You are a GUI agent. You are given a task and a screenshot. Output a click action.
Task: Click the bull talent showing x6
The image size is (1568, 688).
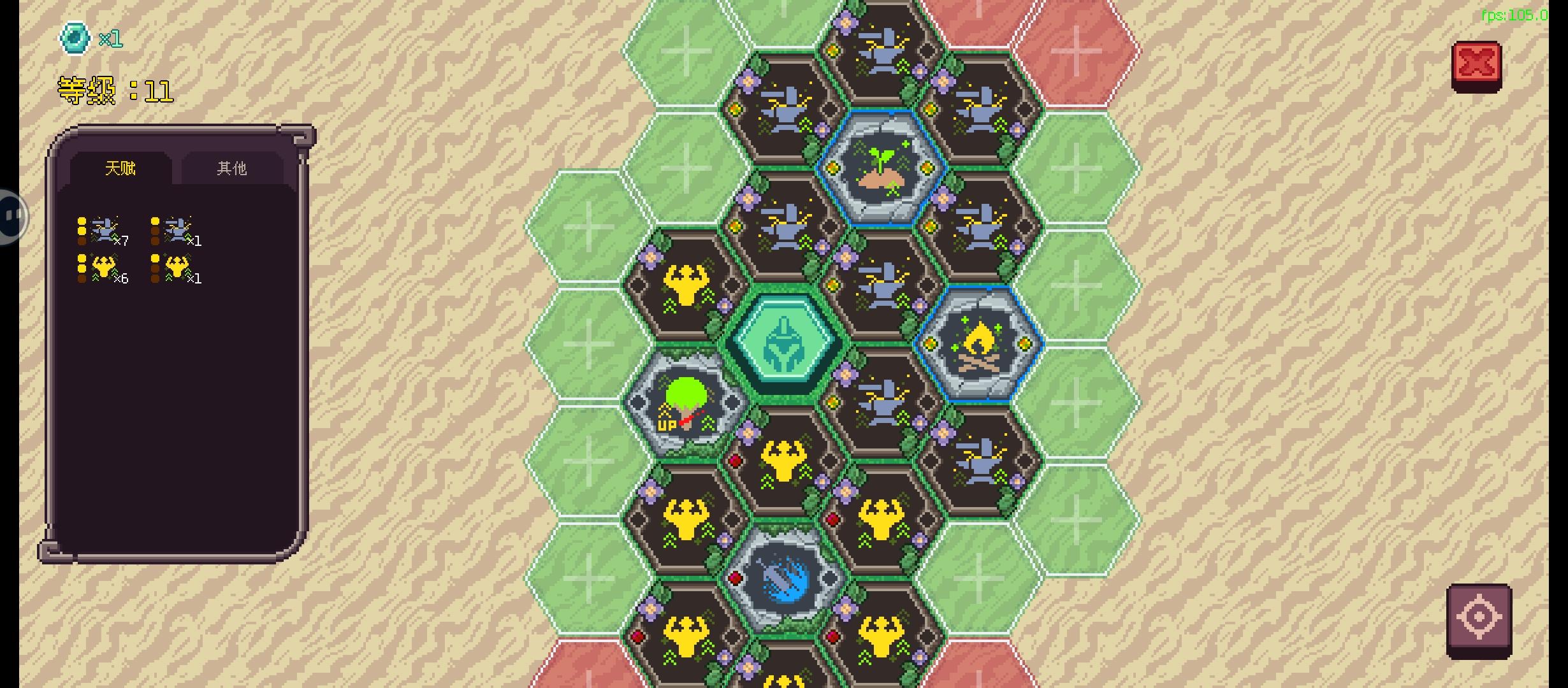[105, 266]
